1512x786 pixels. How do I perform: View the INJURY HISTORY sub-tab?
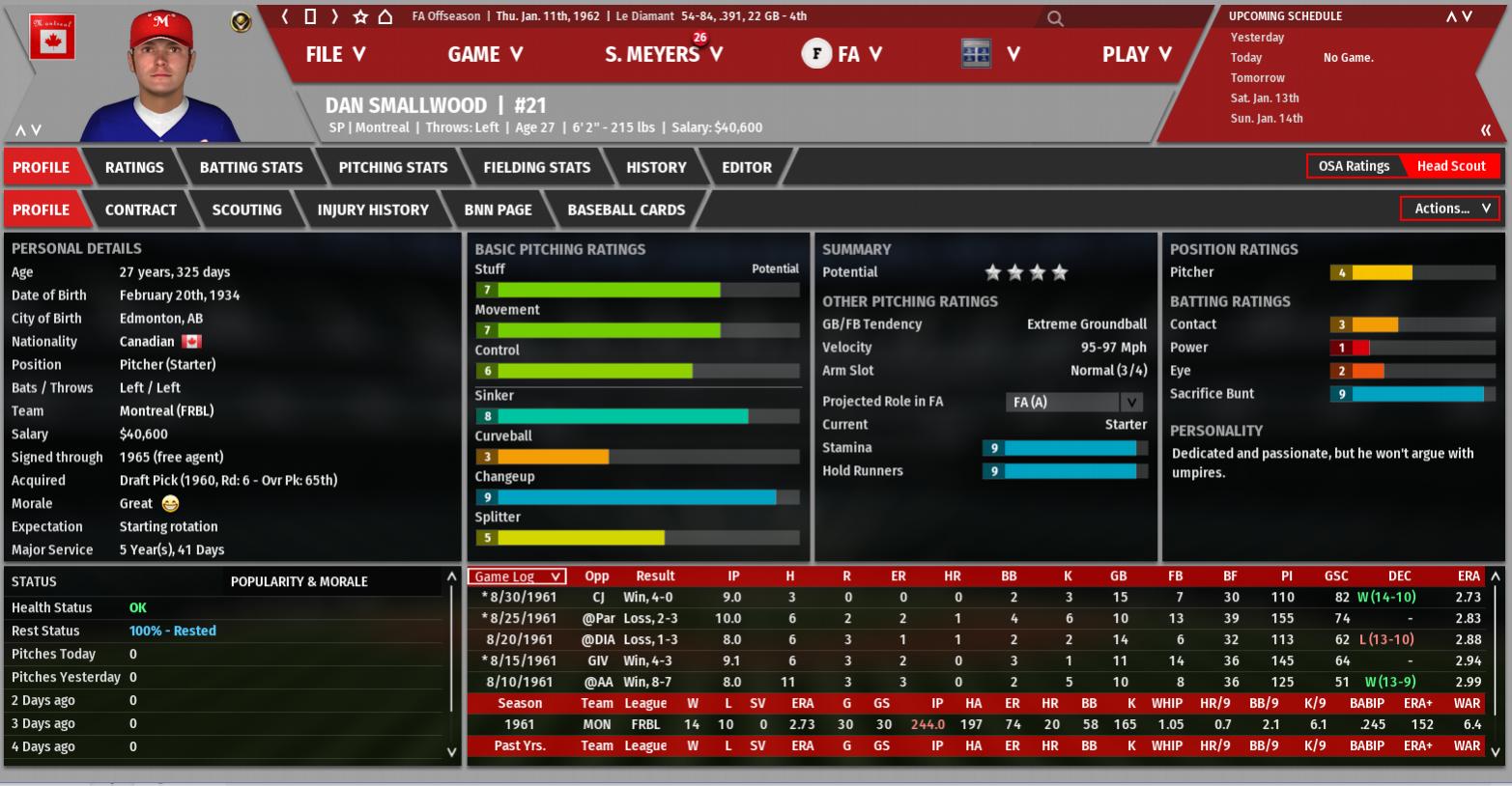373,210
